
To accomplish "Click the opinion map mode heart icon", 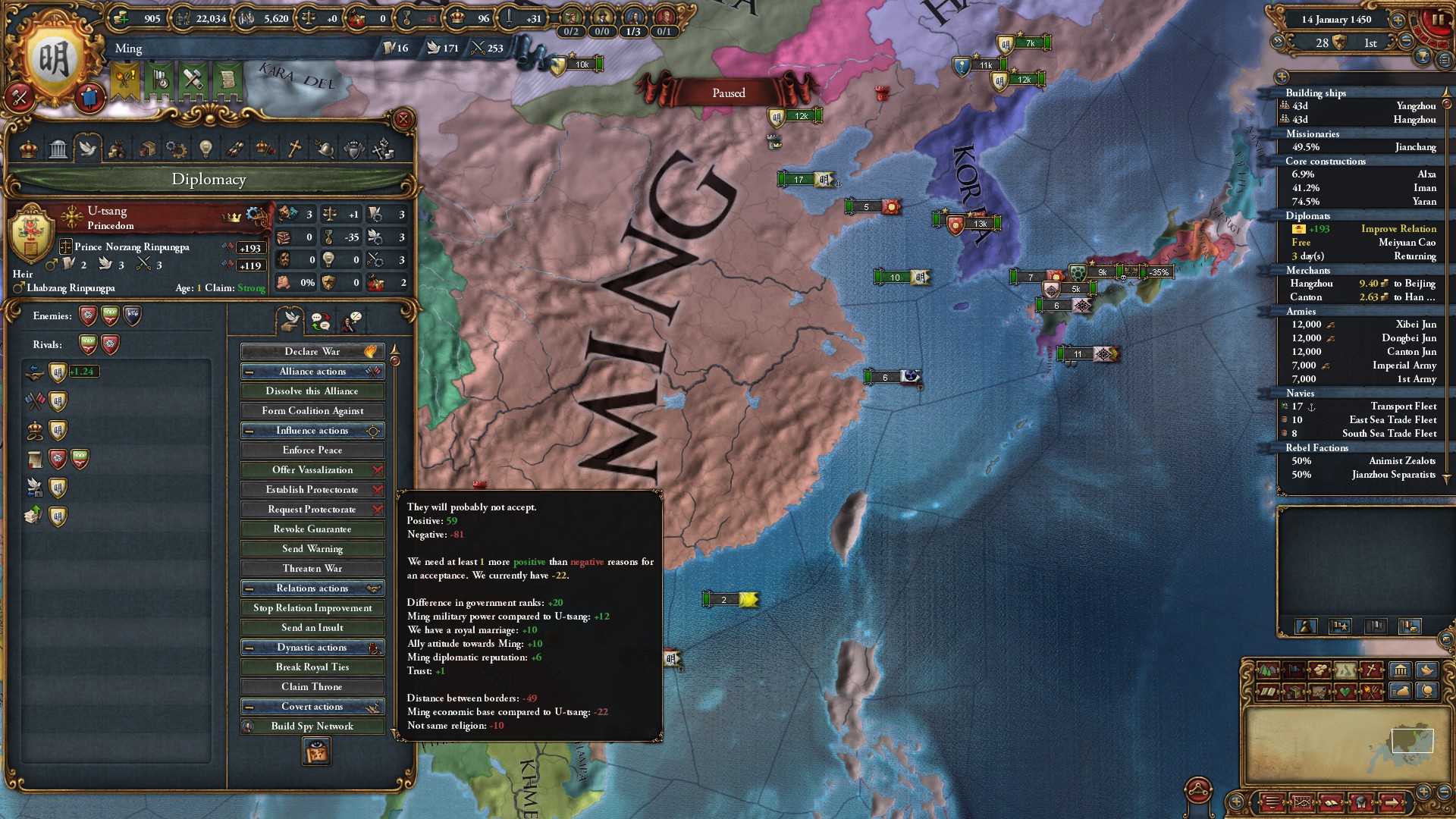I will 1346,692.
